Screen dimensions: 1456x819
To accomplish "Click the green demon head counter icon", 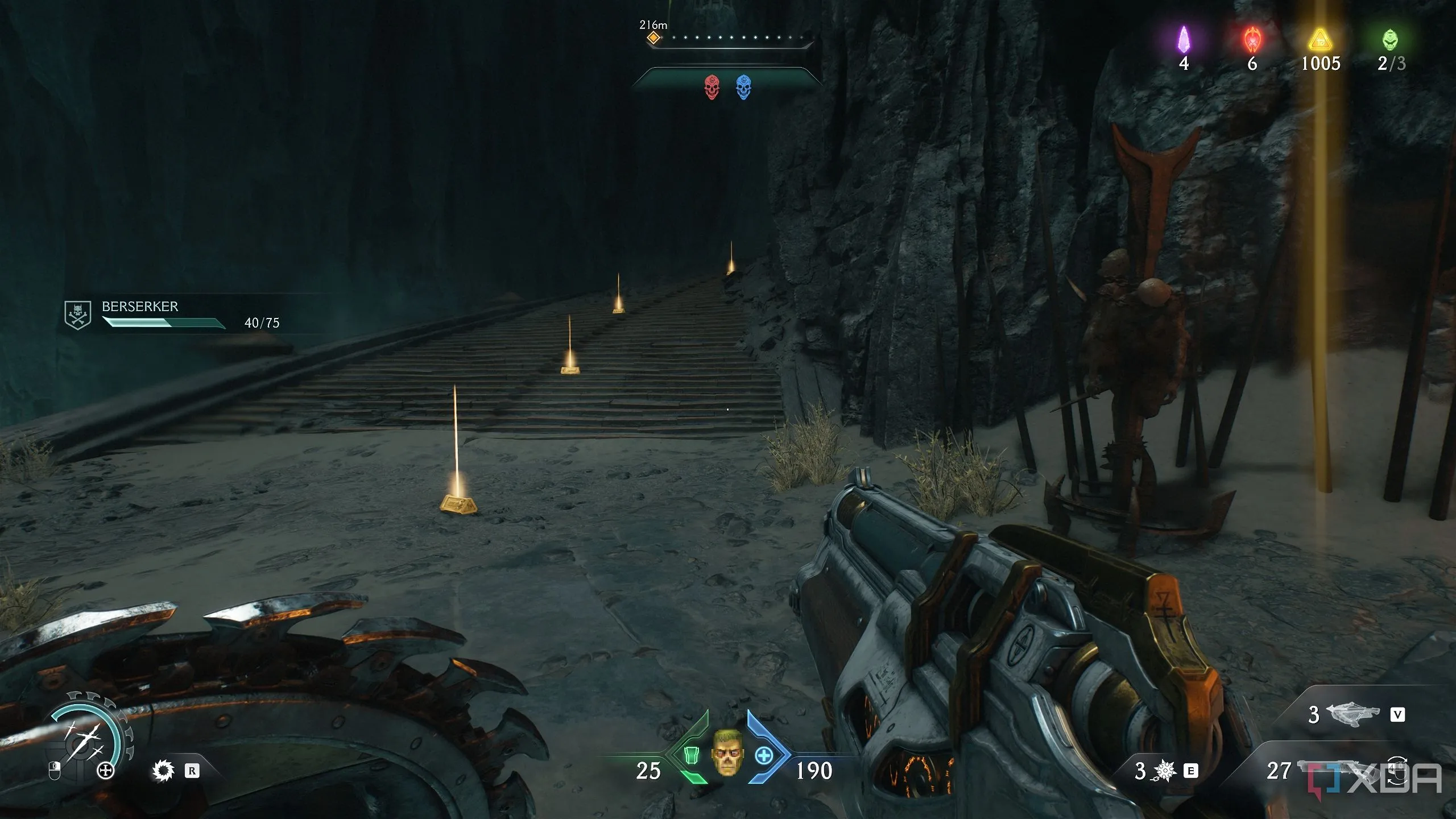I will tap(1390, 39).
